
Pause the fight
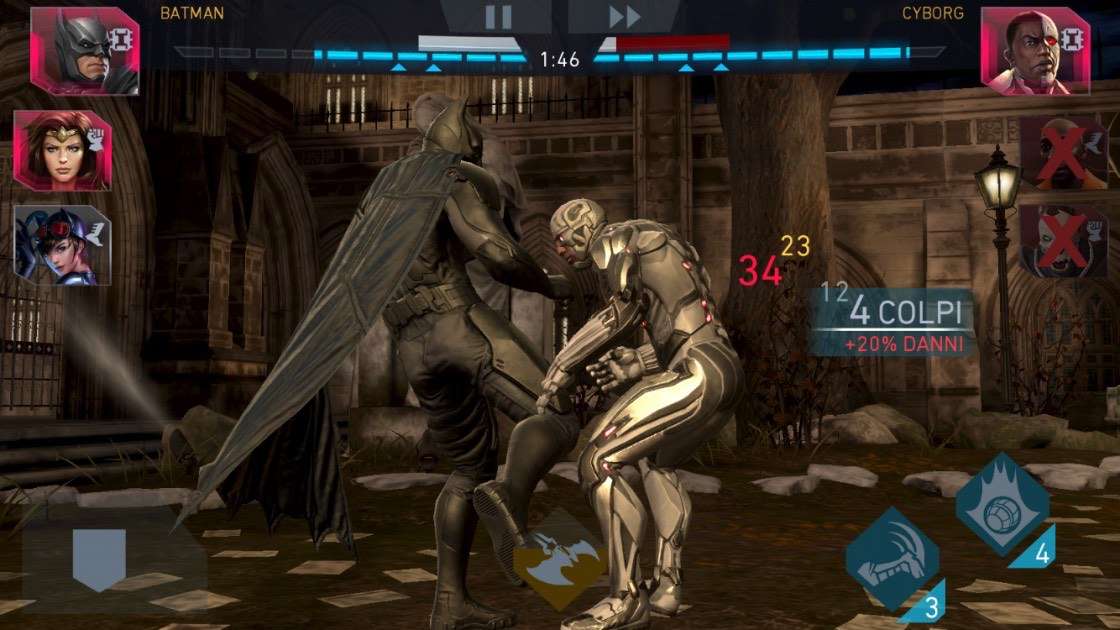[x=498, y=16]
